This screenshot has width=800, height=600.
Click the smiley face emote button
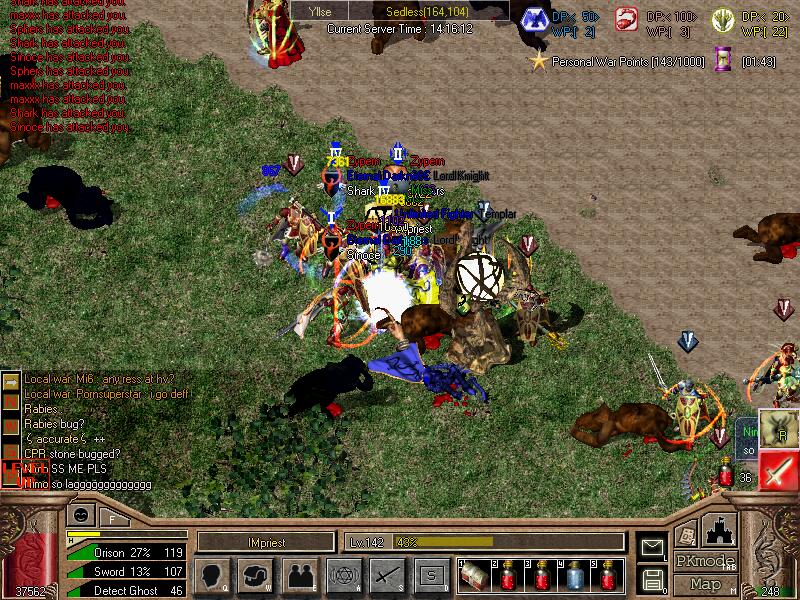click(78, 516)
